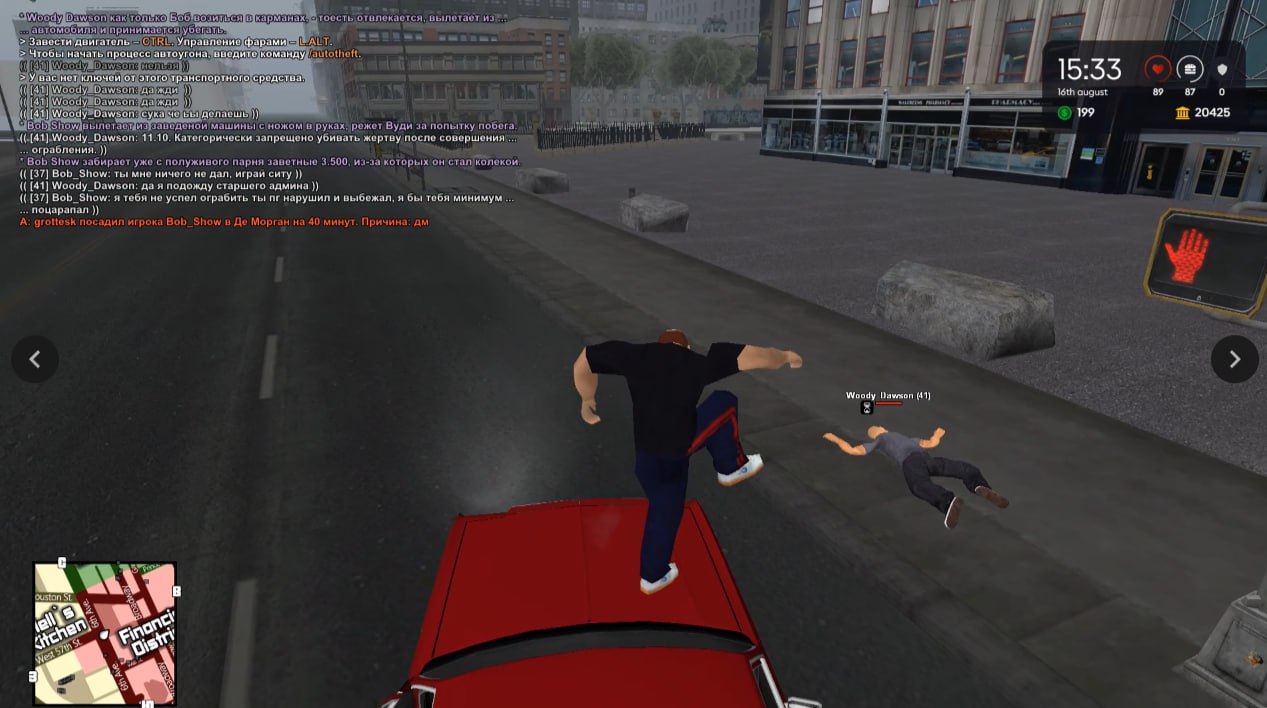The image size is (1267, 708).
Task: Click the red heart health icon
Action: (1158, 69)
